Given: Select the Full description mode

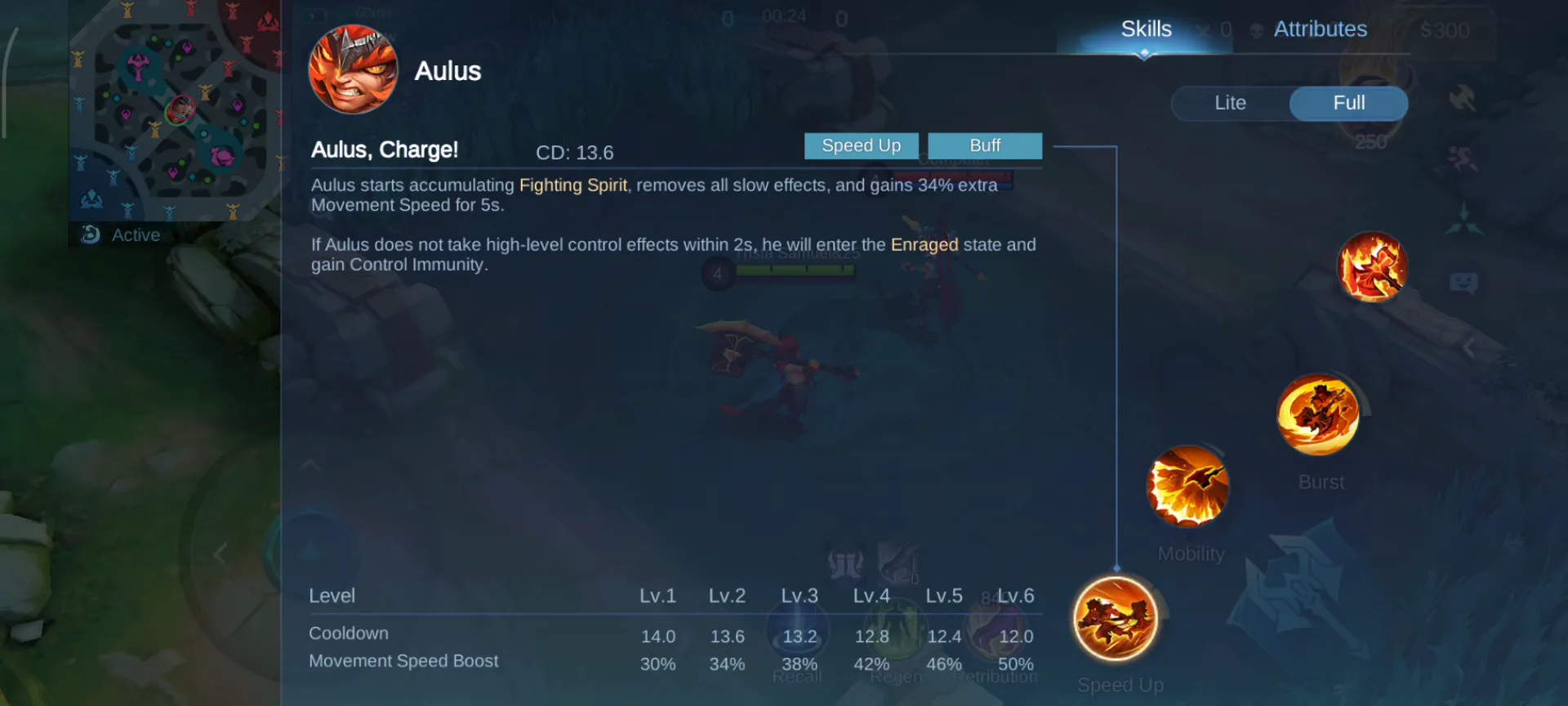Looking at the screenshot, I should tap(1348, 103).
